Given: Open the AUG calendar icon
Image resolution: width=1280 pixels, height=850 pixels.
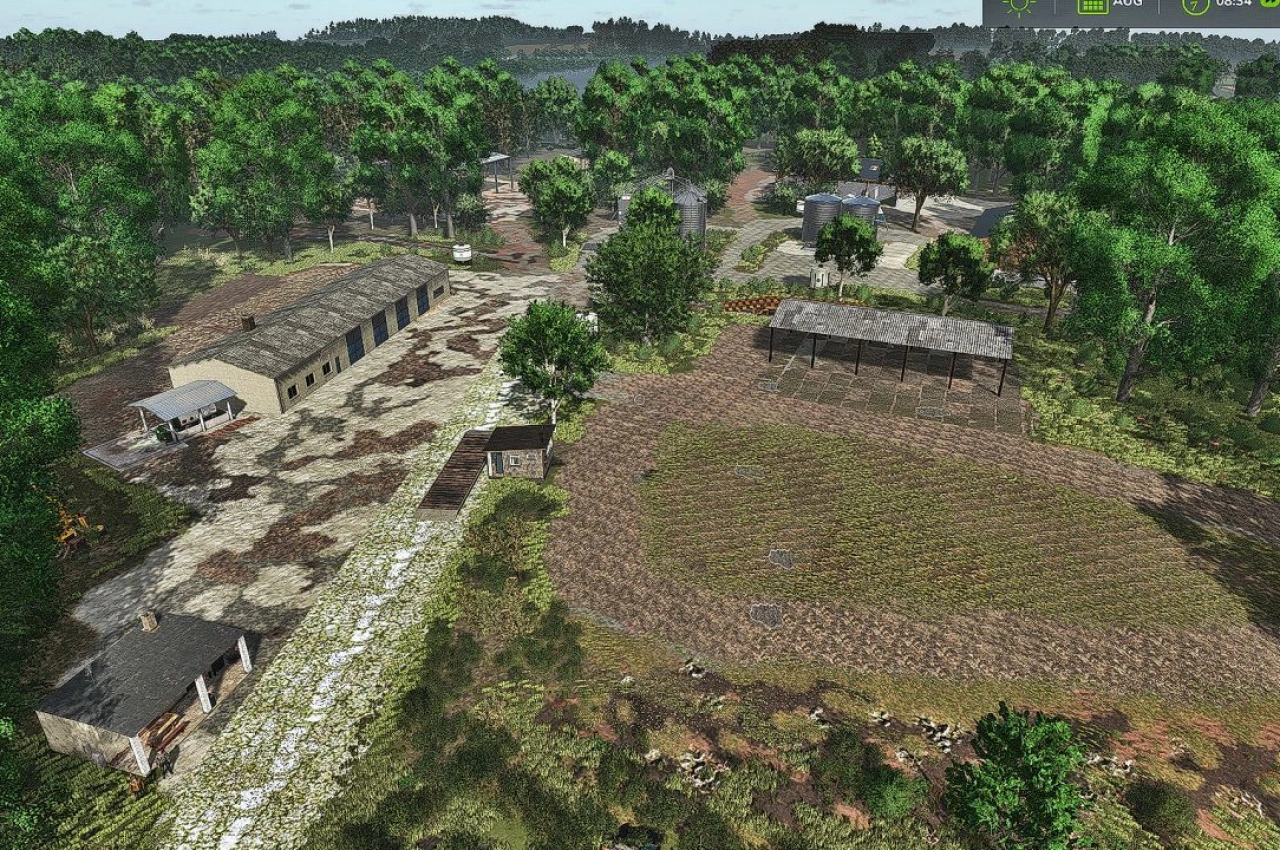Looking at the screenshot, I should click(1093, 6).
